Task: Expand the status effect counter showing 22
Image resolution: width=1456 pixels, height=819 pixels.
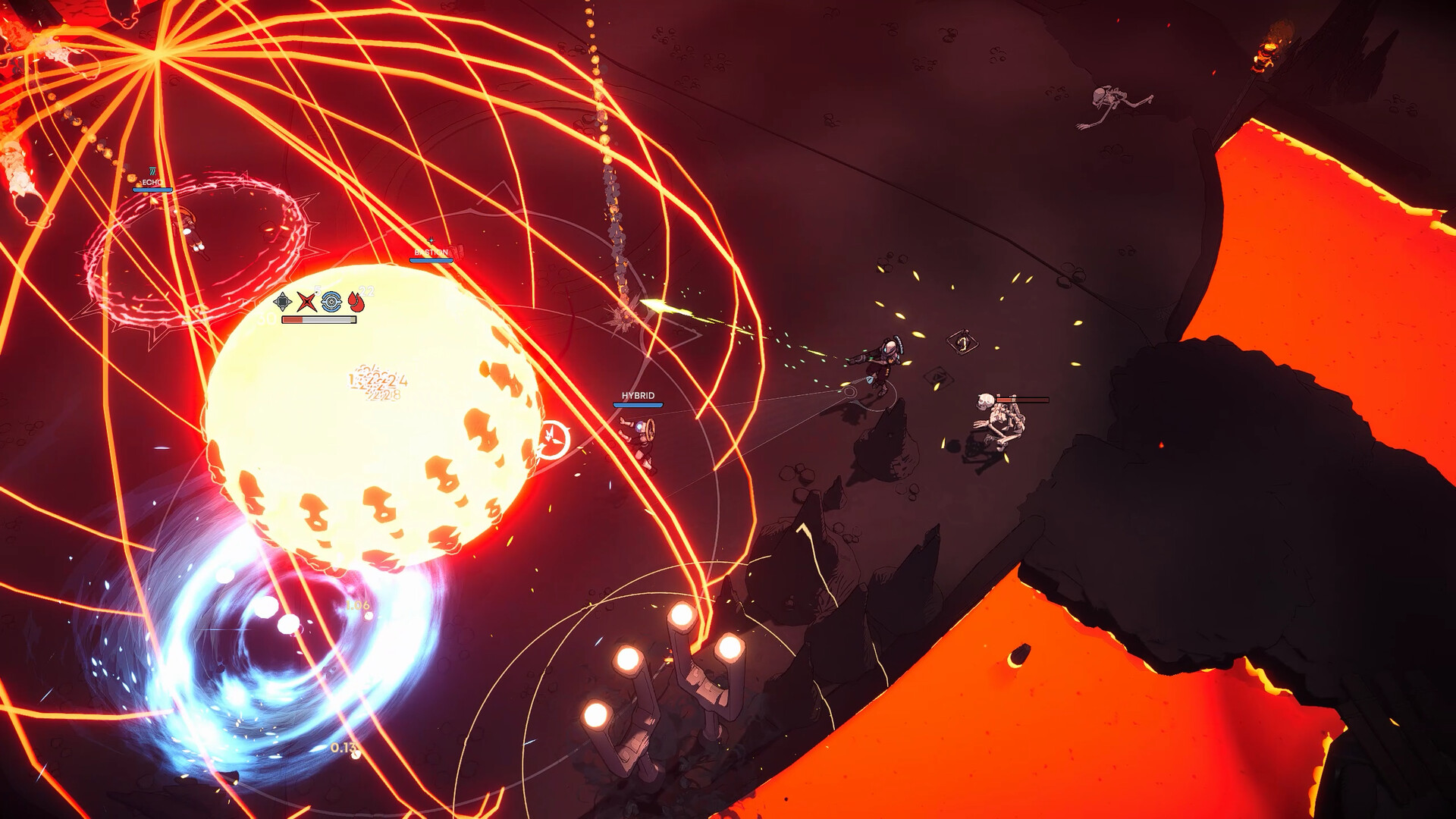Action: 367,290
